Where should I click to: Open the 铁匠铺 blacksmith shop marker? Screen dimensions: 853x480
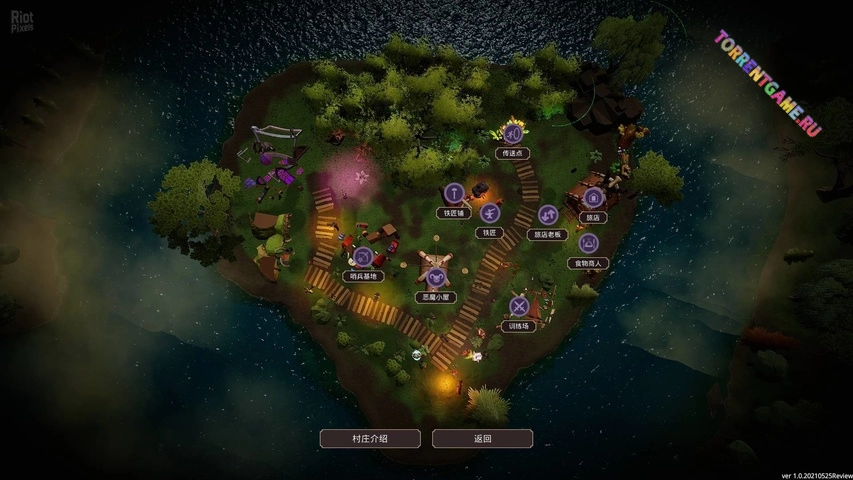pos(452,193)
